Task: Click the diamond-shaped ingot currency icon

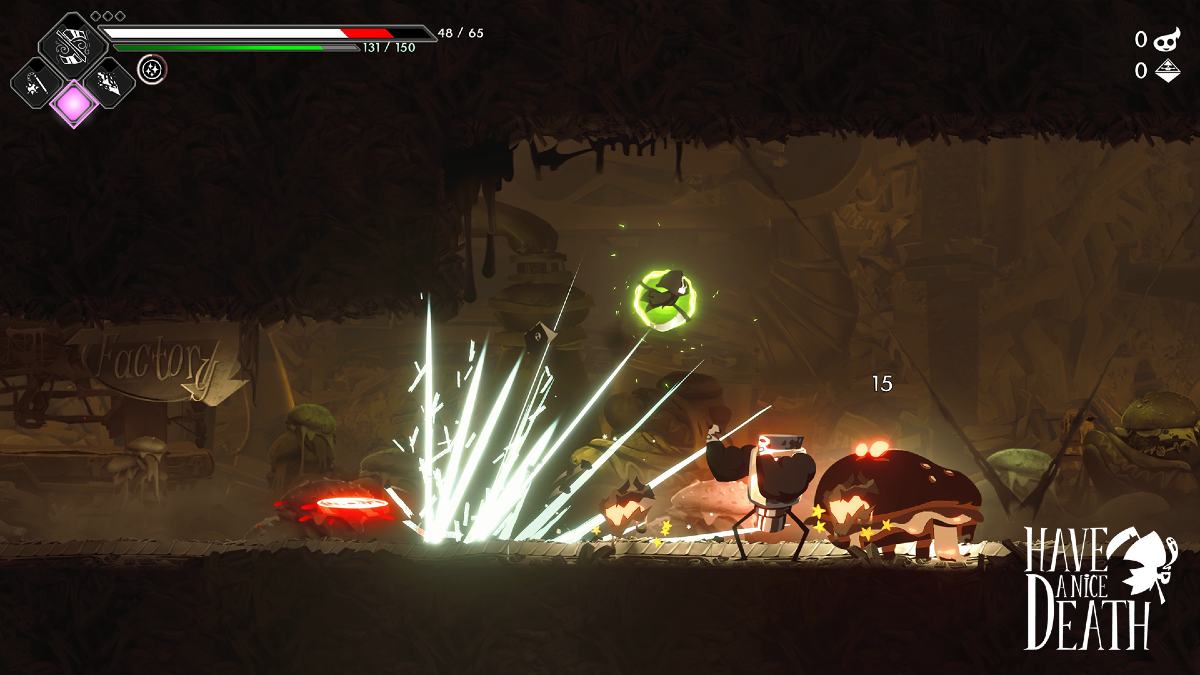Action: click(1166, 70)
